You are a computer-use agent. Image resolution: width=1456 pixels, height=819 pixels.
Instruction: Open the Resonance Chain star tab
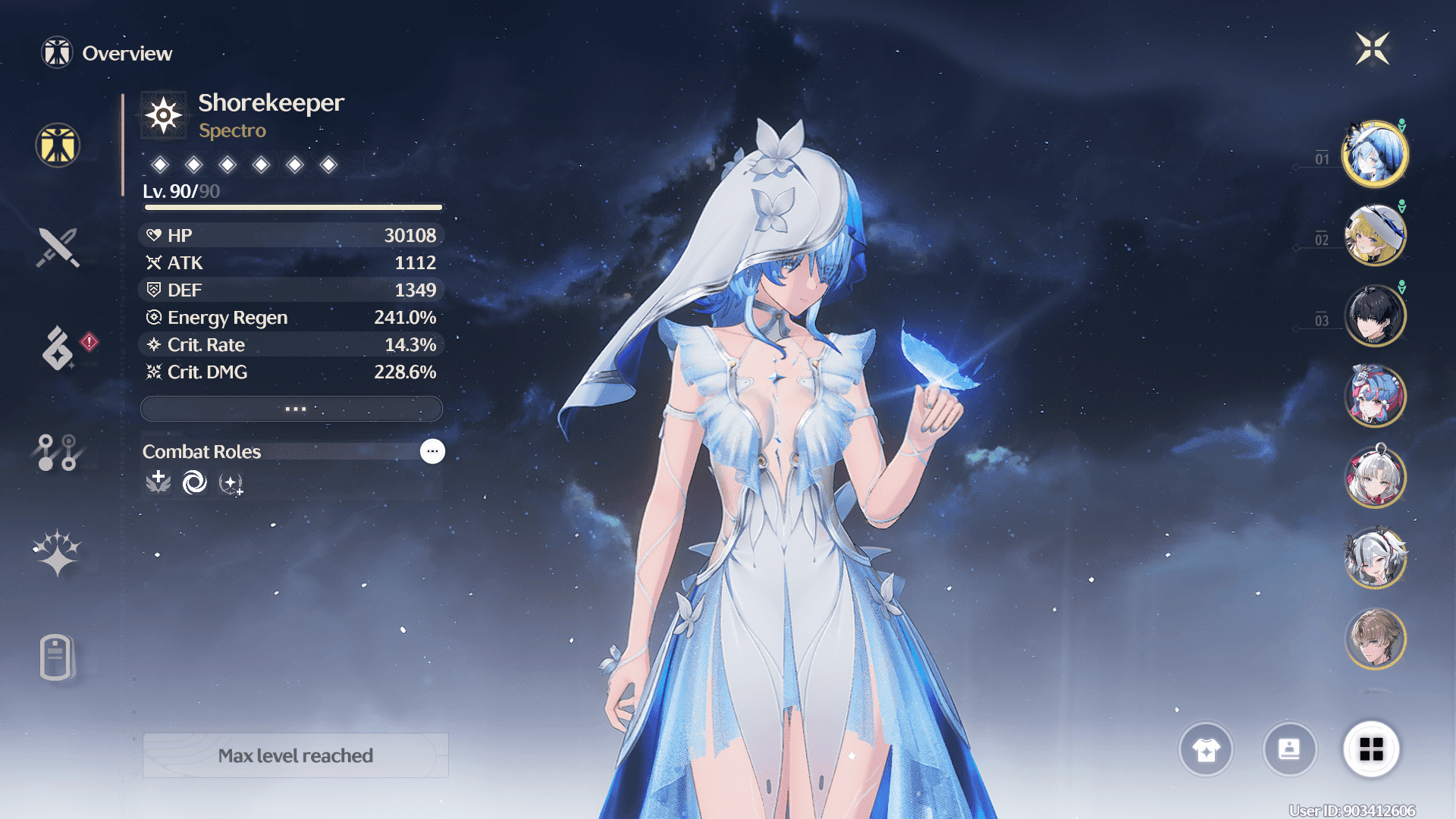(x=58, y=553)
